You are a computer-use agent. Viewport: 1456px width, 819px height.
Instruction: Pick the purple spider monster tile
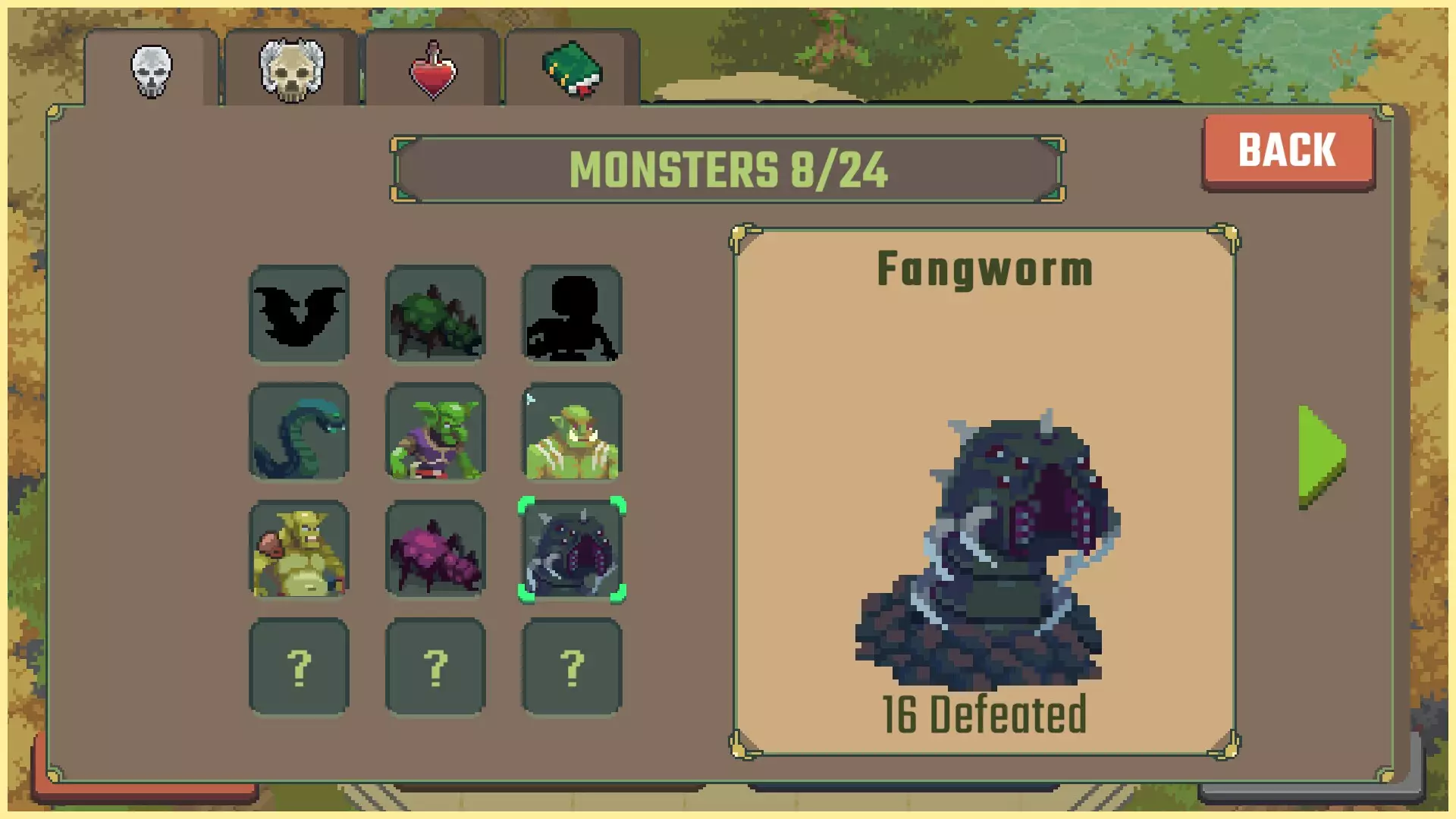pyautogui.click(x=435, y=549)
